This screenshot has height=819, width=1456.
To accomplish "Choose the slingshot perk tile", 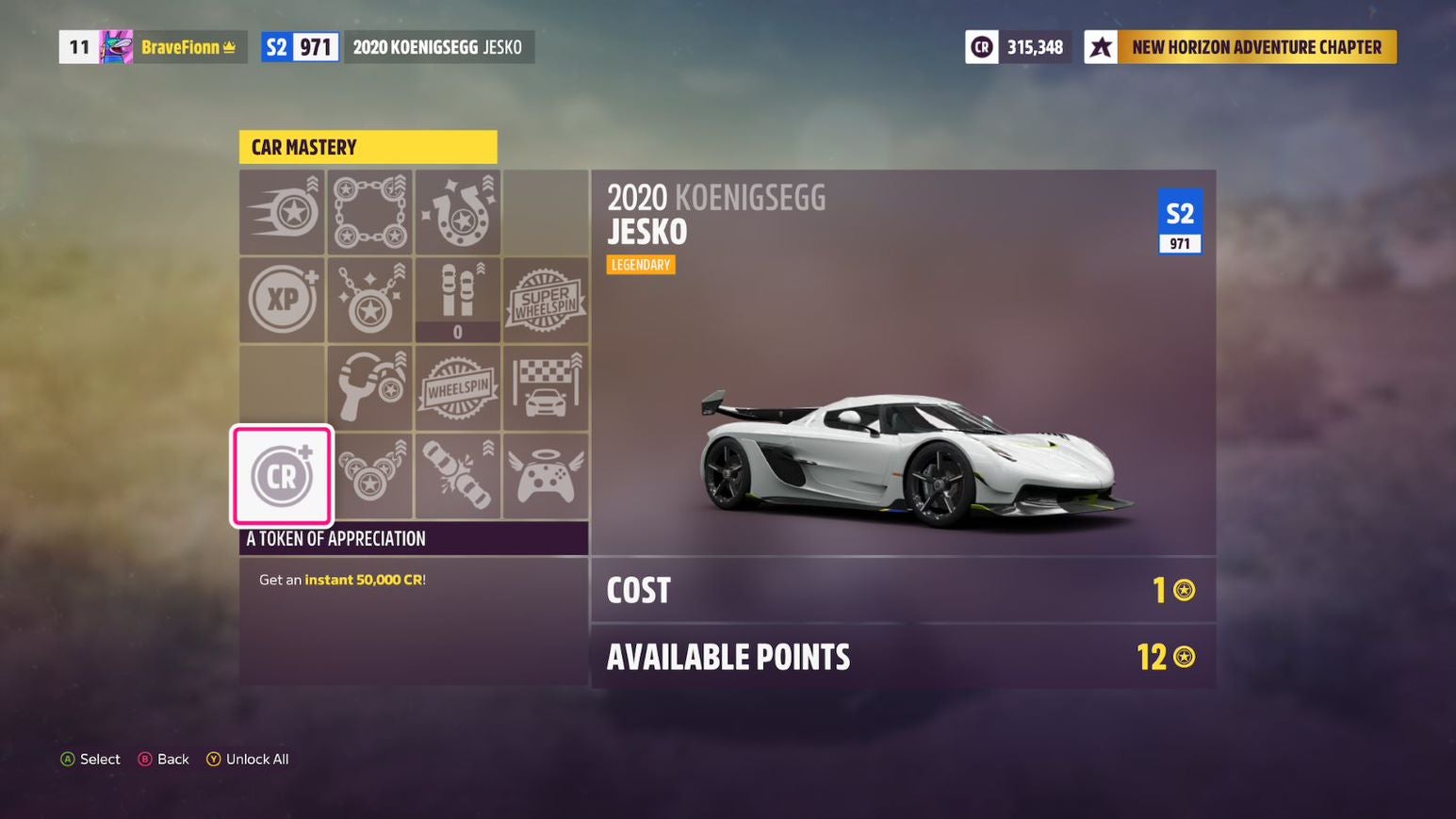I will (369, 387).
